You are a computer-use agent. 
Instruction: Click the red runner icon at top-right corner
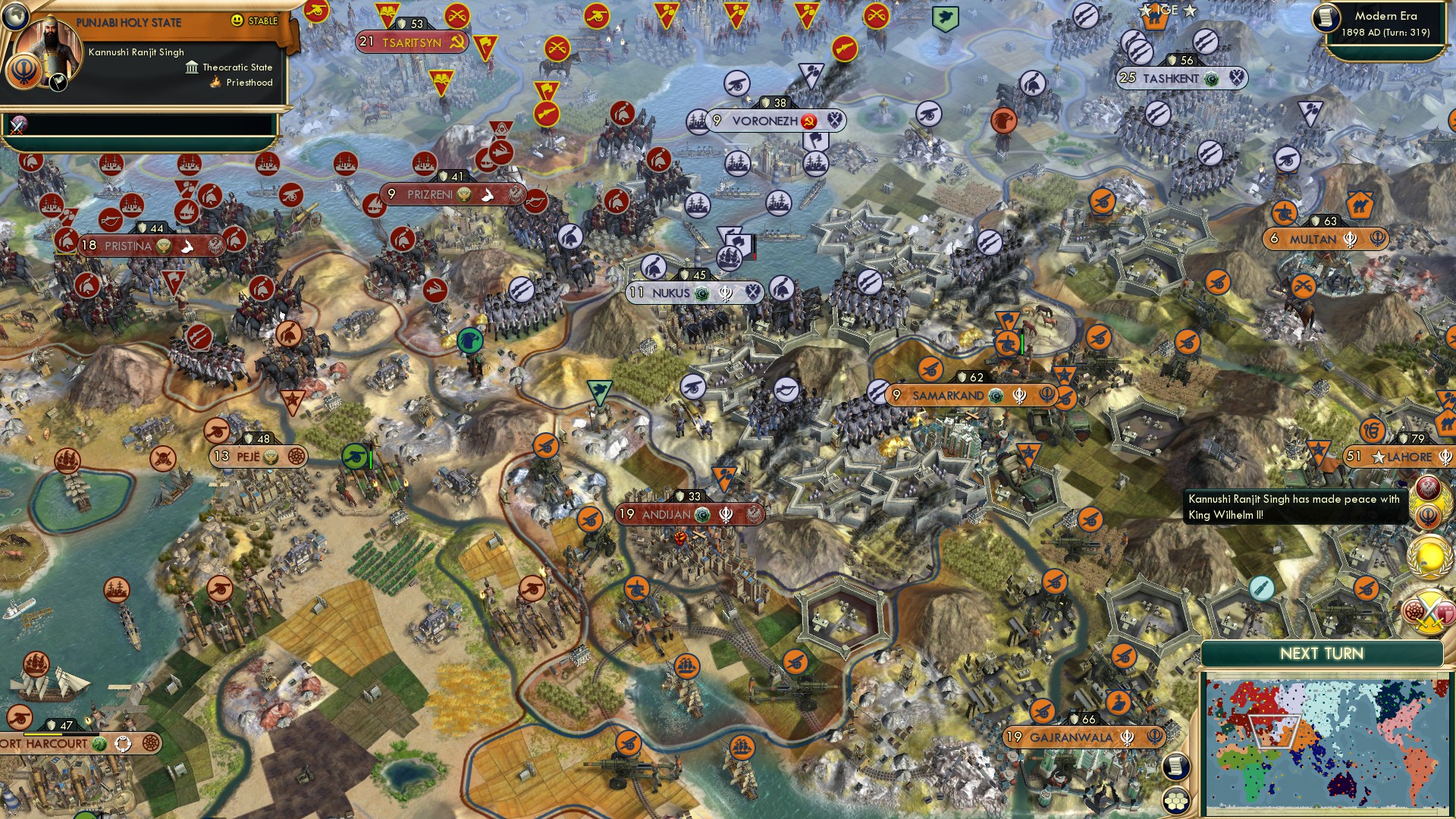click(1005, 121)
